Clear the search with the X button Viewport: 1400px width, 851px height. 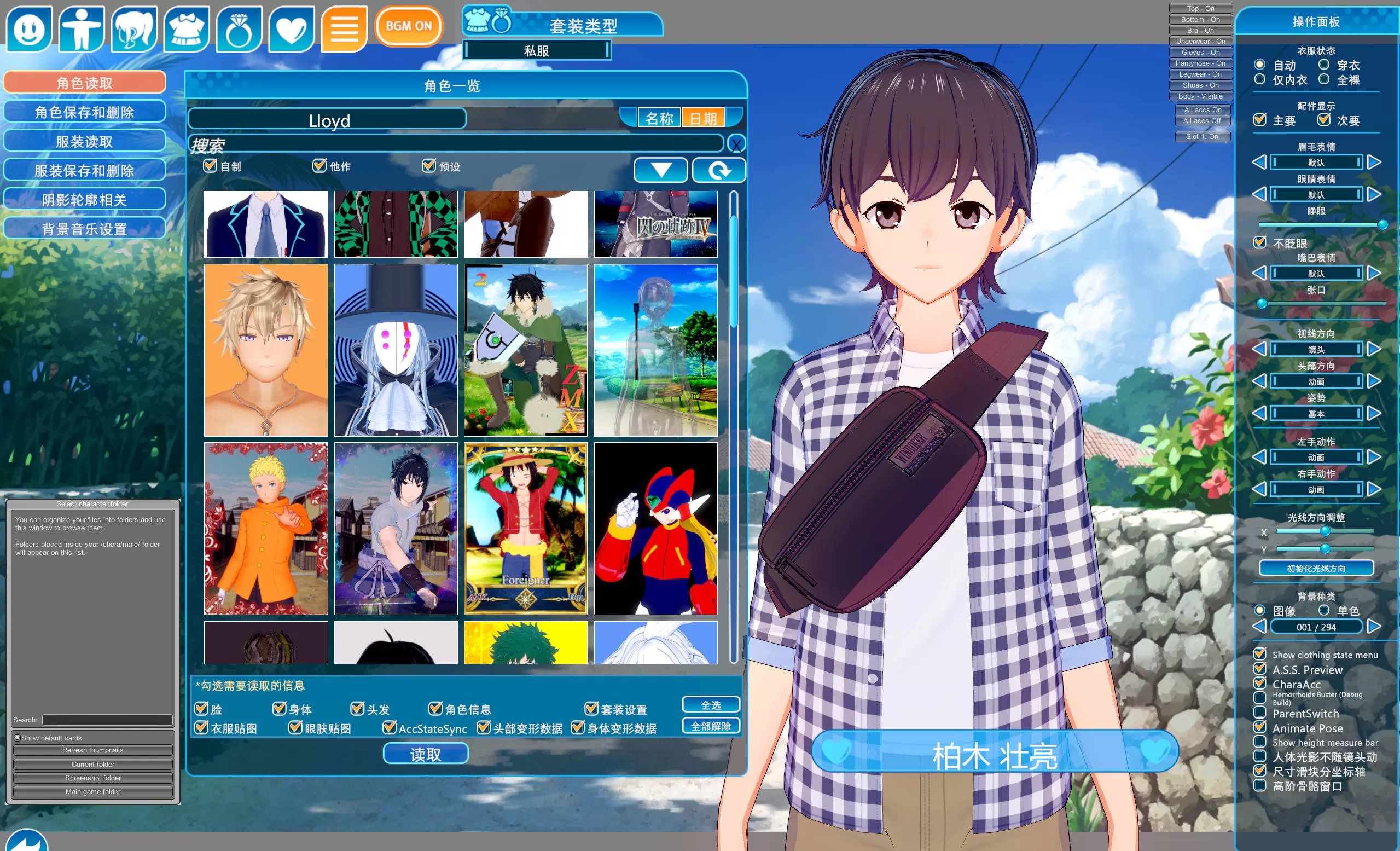click(736, 144)
